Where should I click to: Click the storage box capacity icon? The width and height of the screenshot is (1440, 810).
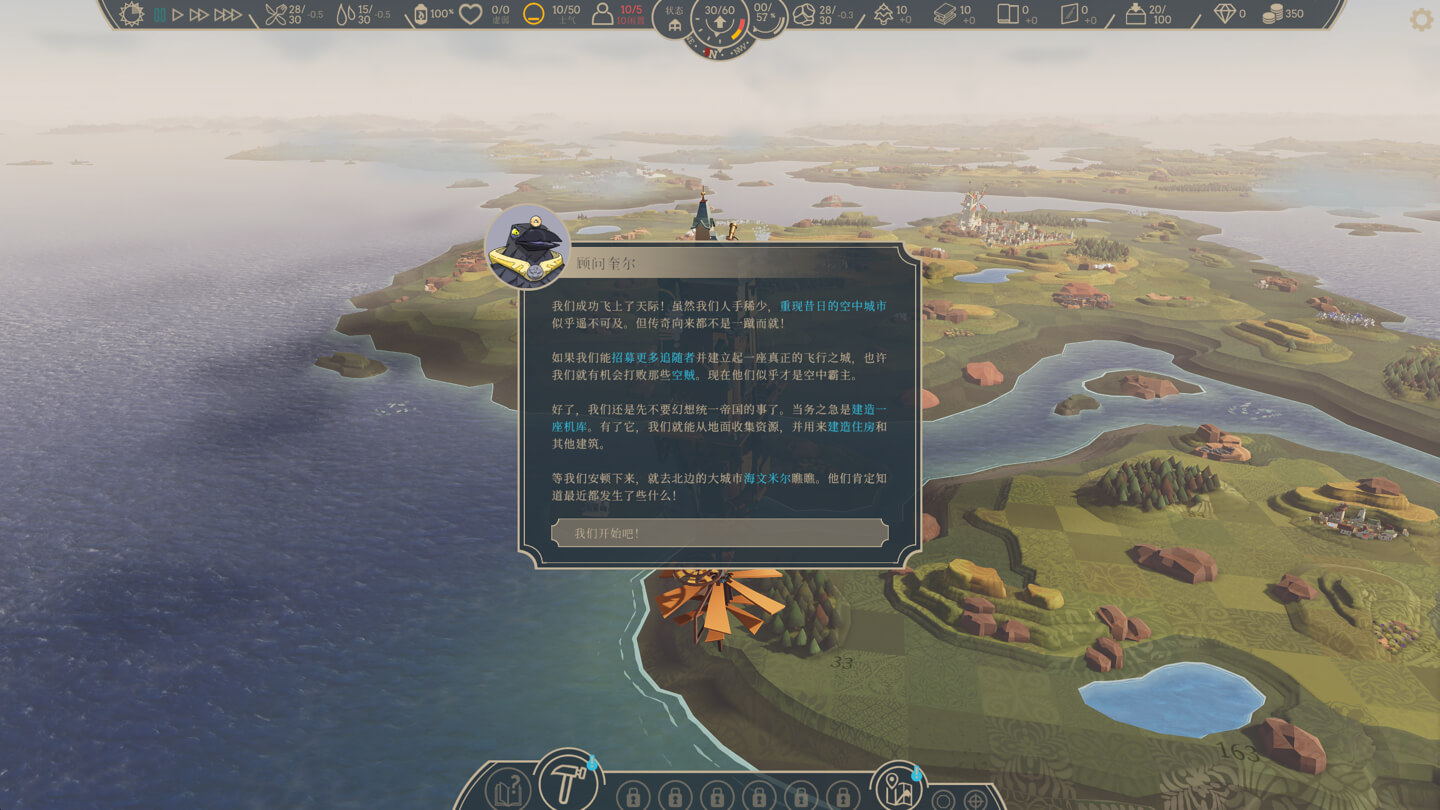(1135, 14)
